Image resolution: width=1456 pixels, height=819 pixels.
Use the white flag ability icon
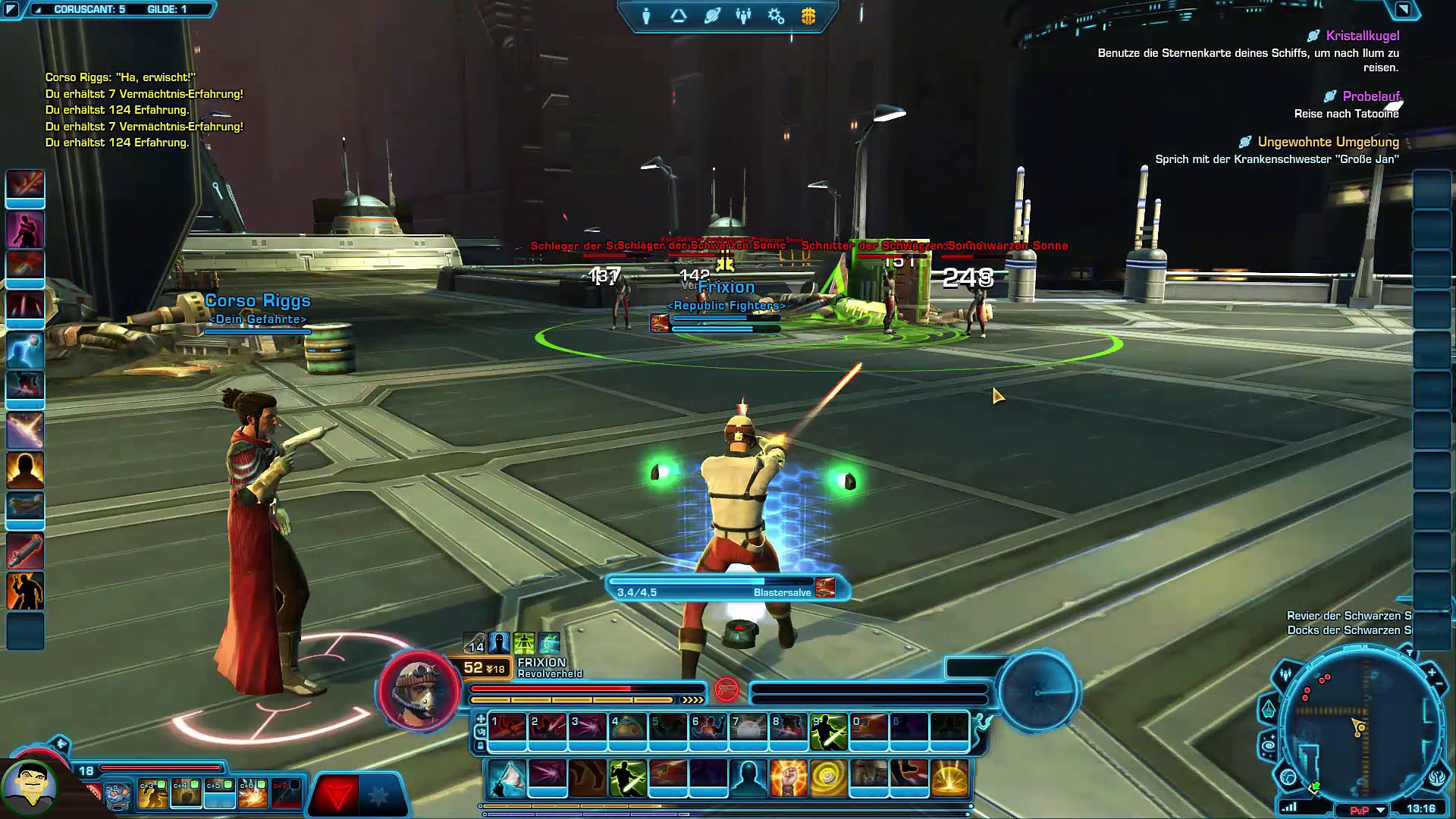507,778
